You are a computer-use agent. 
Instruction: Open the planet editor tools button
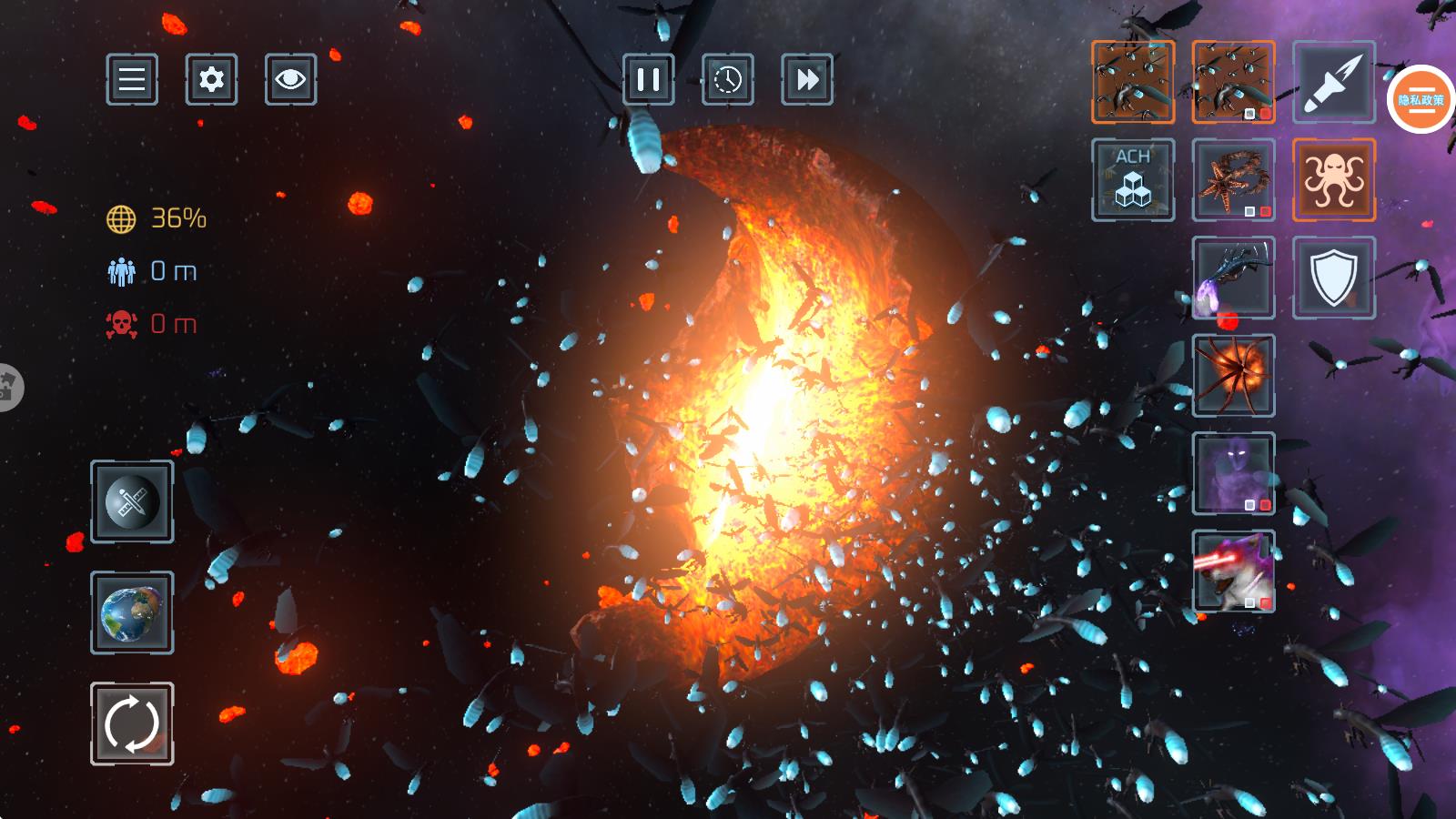pos(132,502)
